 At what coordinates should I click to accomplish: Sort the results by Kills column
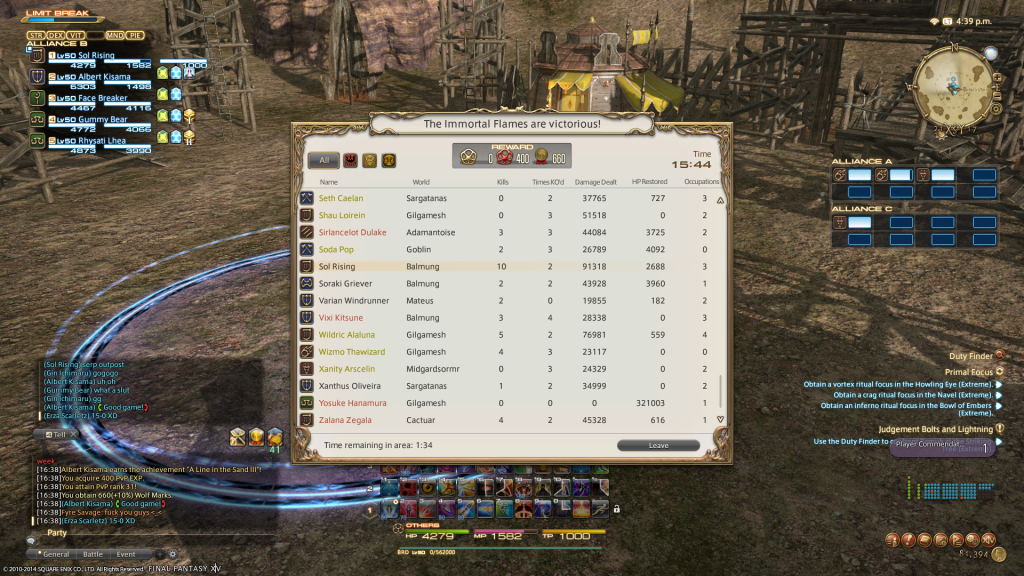click(x=502, y=182)
